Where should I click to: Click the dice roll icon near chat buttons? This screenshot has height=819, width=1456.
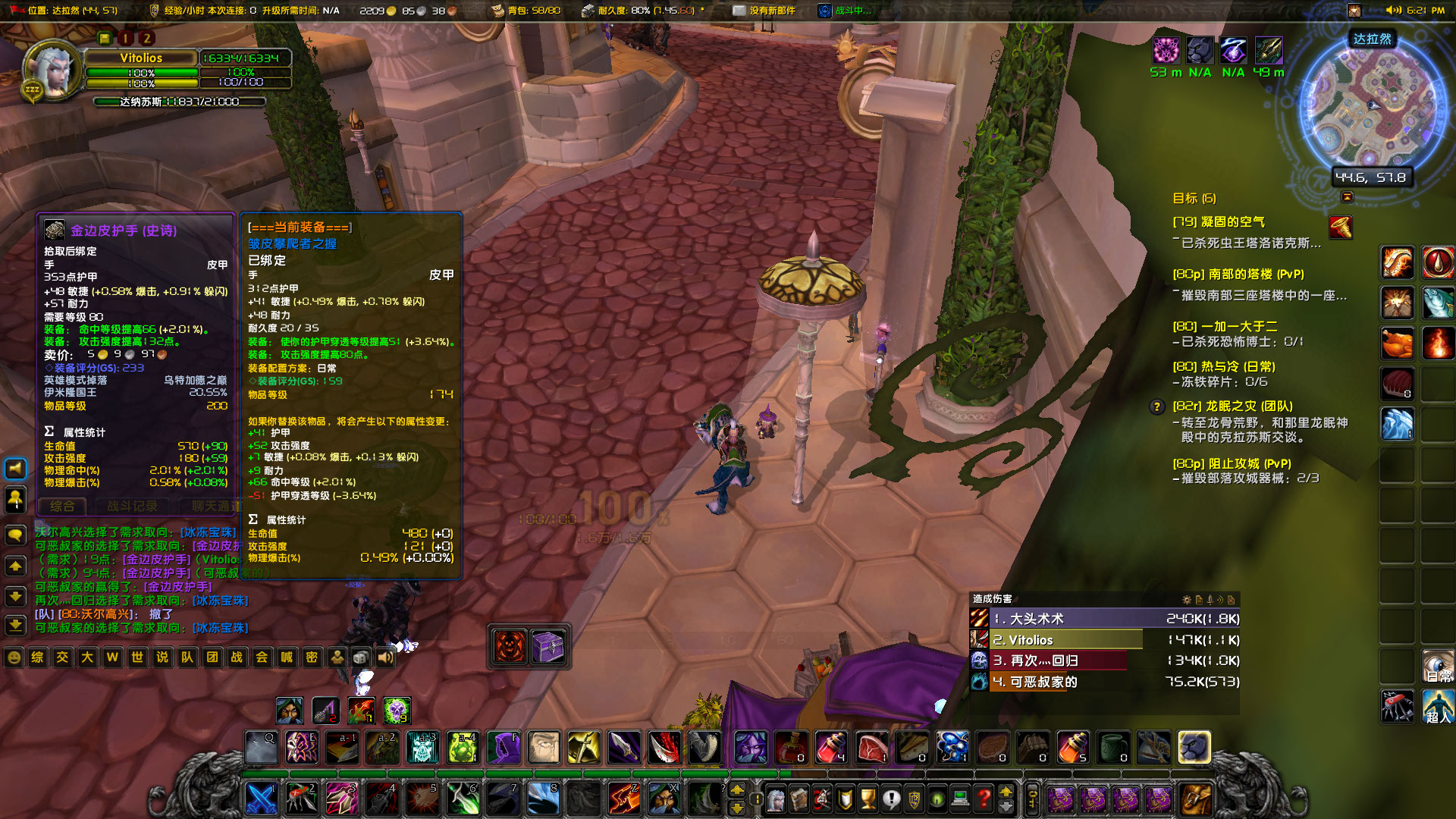(360, 657)
